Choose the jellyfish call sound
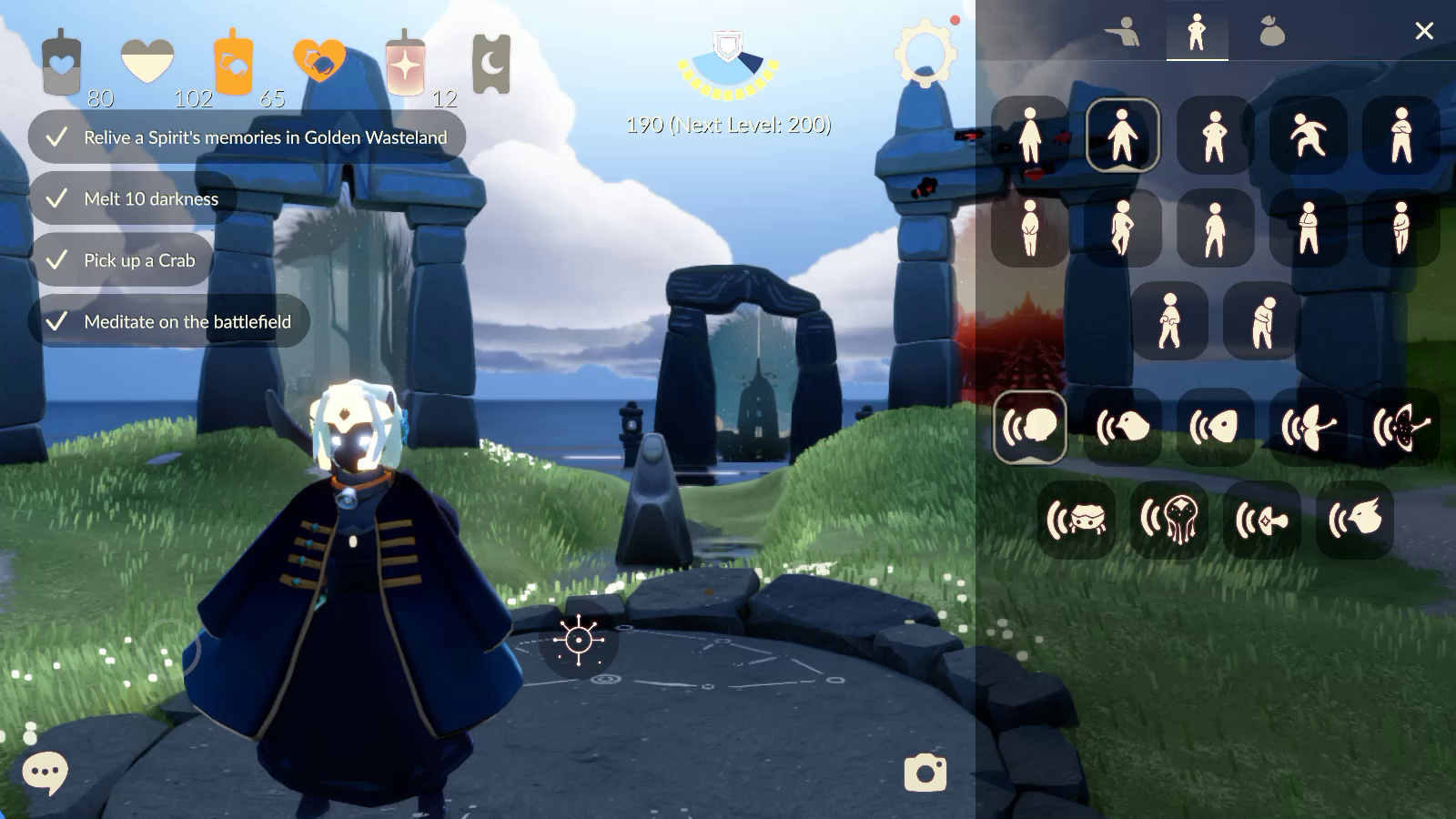 tap(1169, 520)
